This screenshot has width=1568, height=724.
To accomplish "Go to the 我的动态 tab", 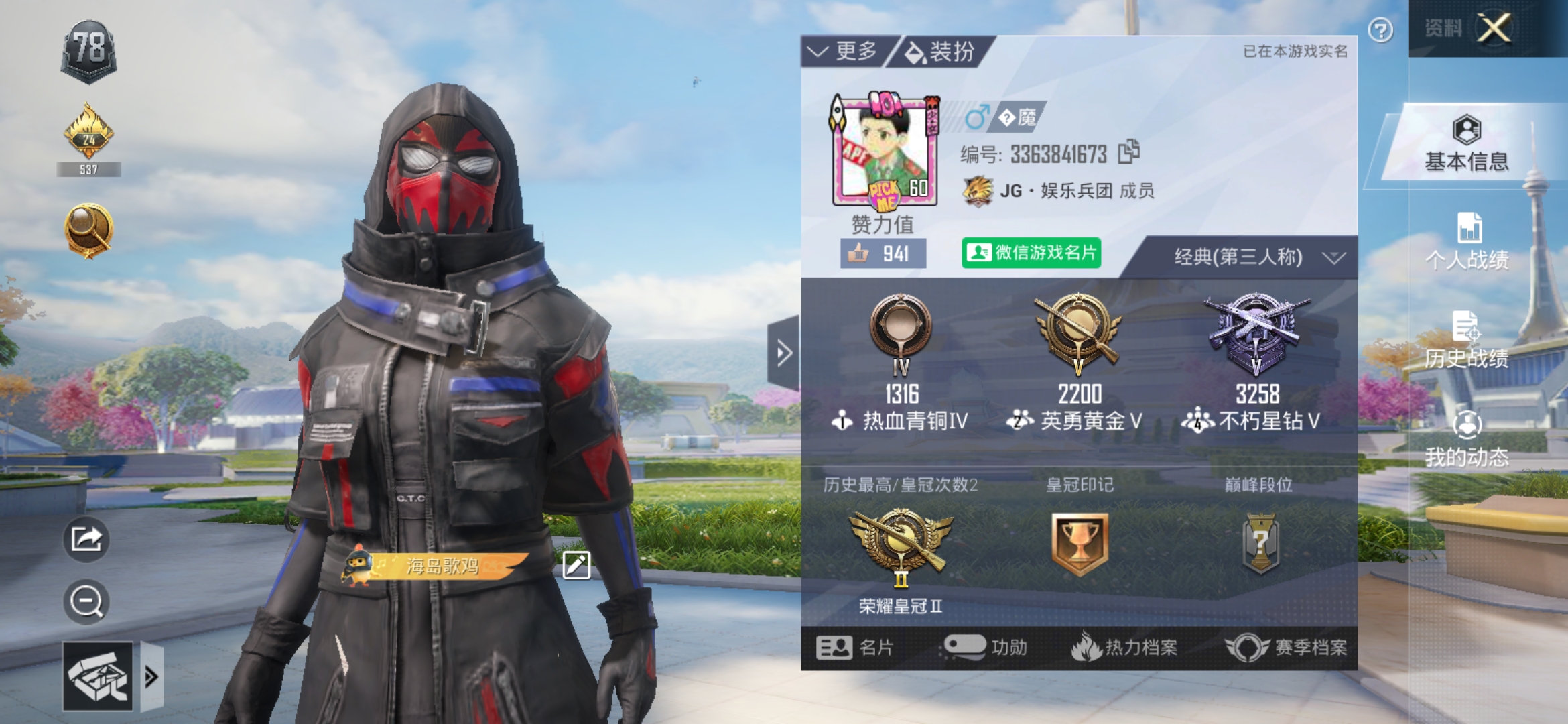I will (x=1467, y=440).
